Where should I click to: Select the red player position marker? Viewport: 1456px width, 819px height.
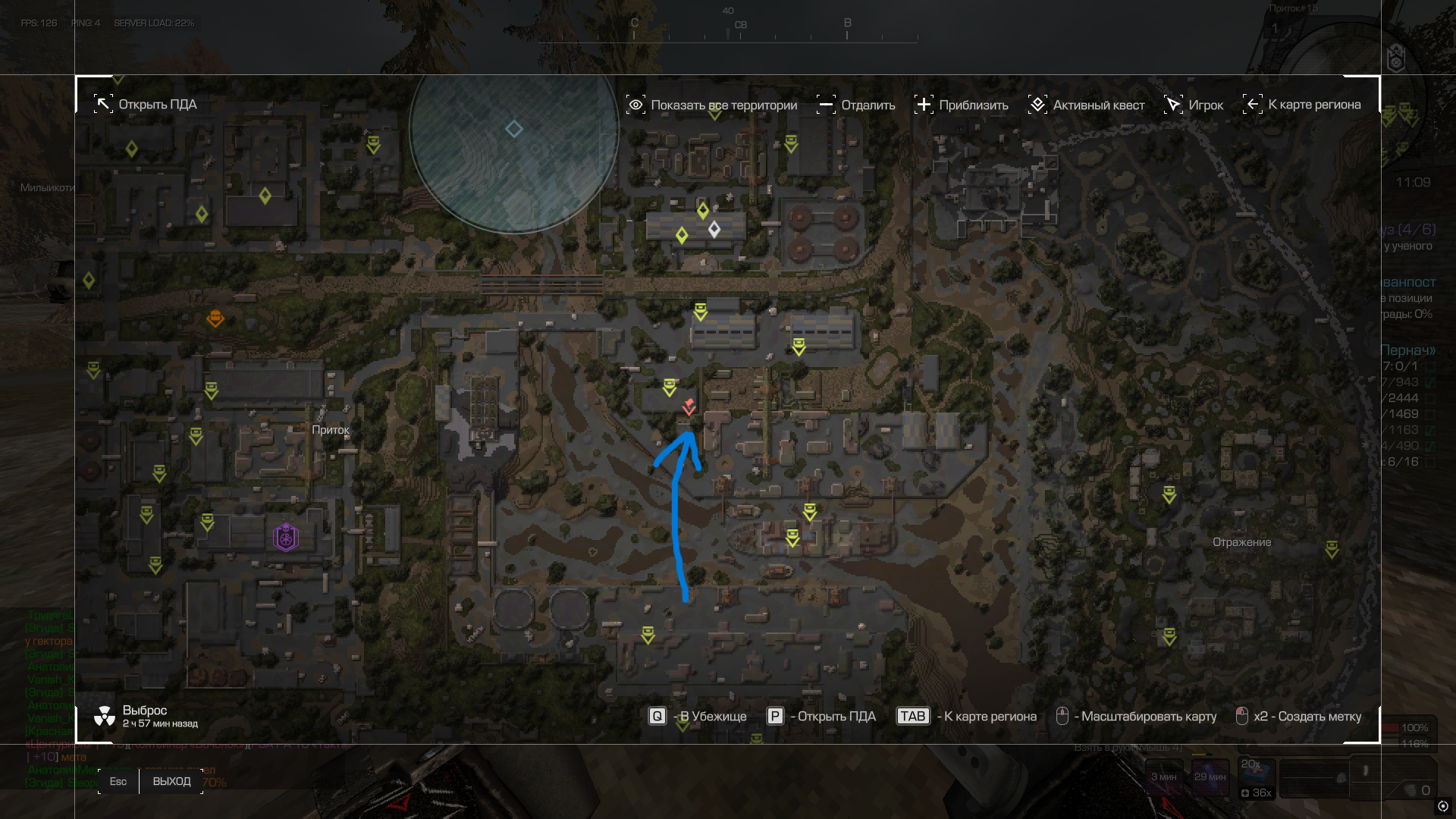(689, 406)
